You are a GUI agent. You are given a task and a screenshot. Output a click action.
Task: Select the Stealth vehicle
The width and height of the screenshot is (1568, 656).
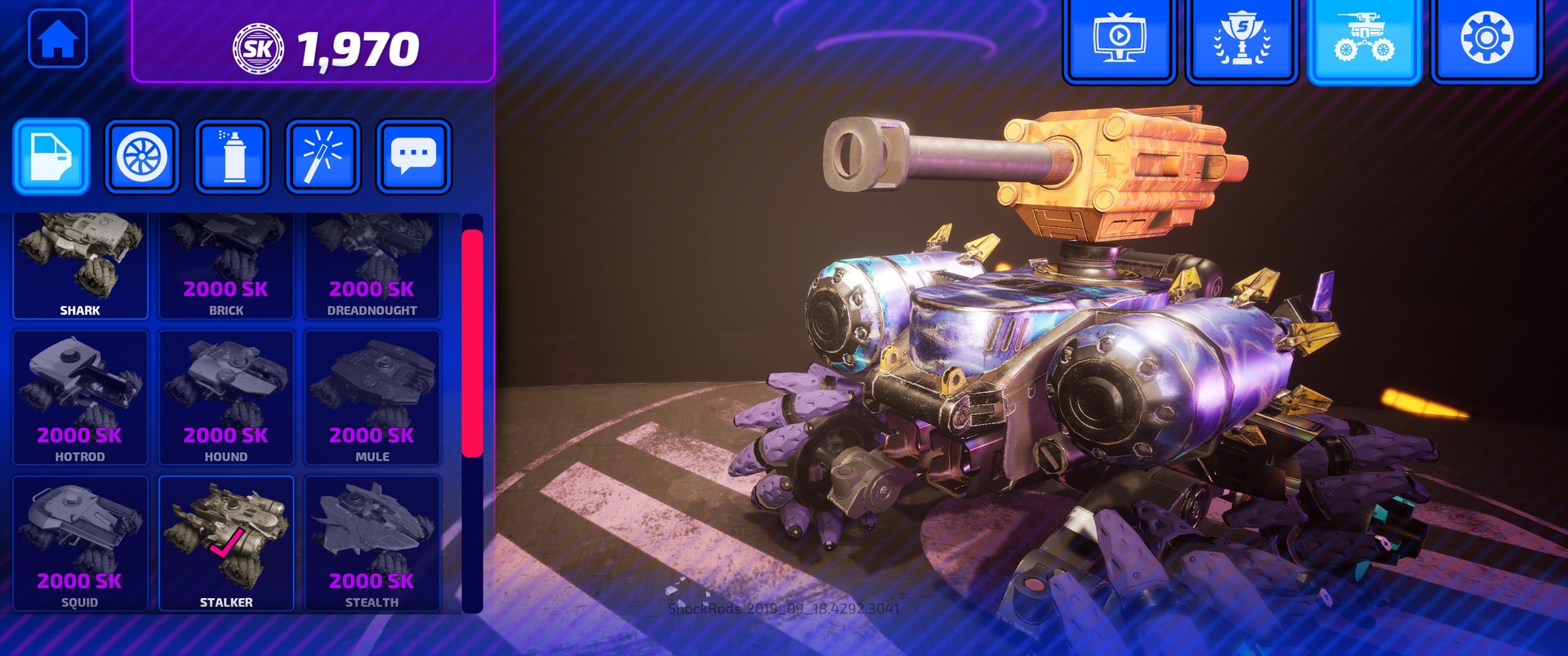click(372, 535)
